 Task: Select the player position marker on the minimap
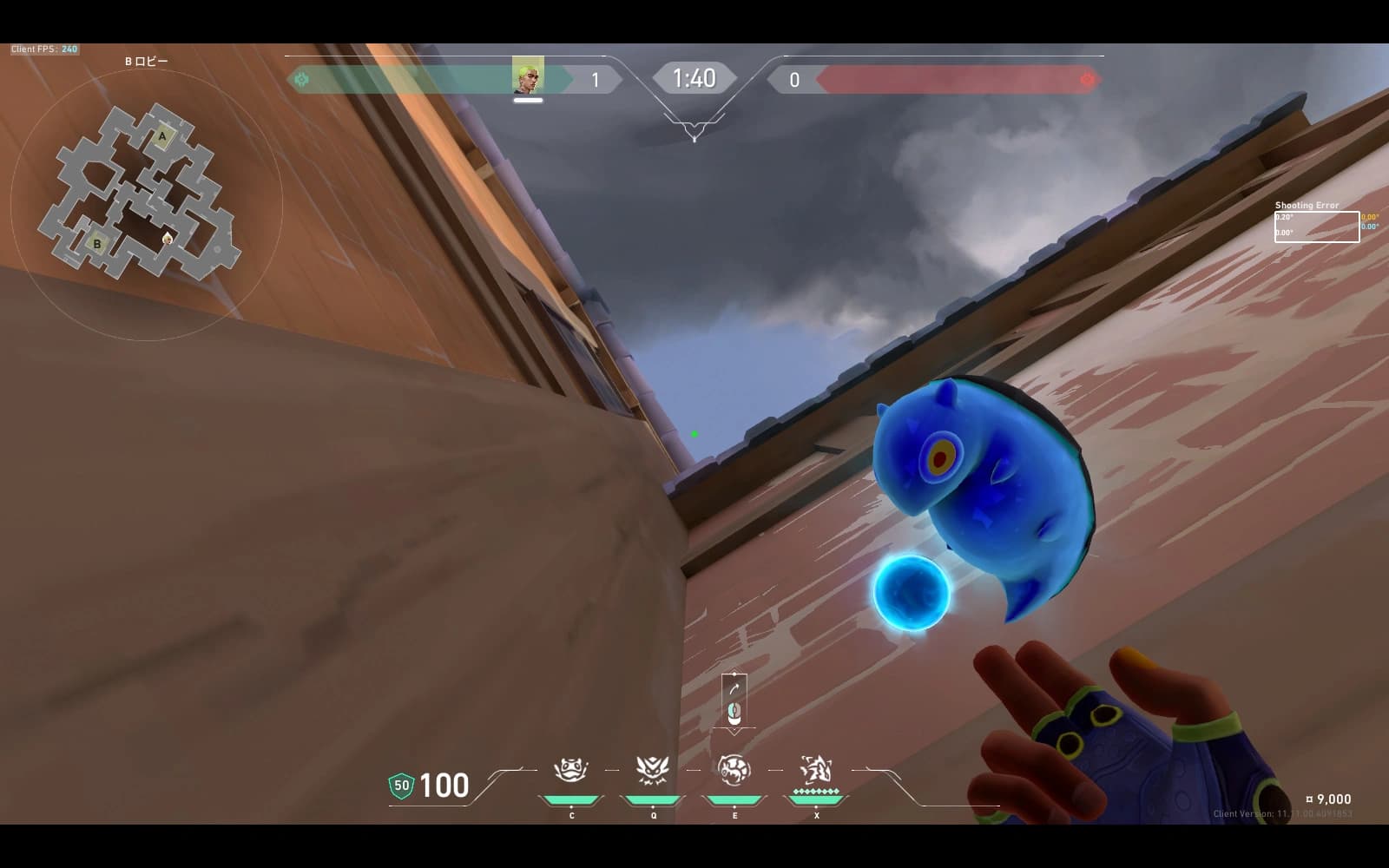168,239
